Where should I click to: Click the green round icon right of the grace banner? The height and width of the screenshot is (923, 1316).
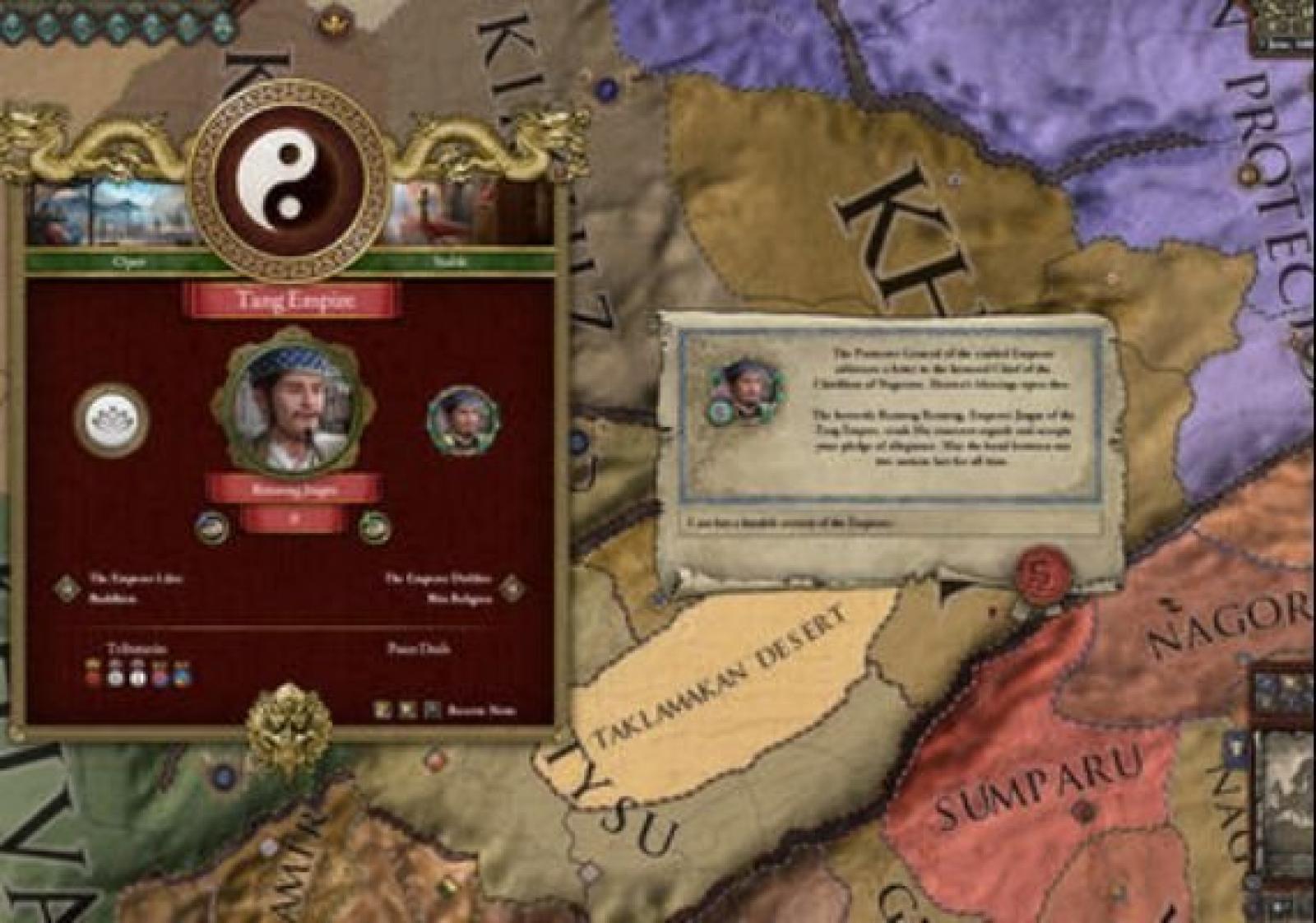(x=374, y=526)
